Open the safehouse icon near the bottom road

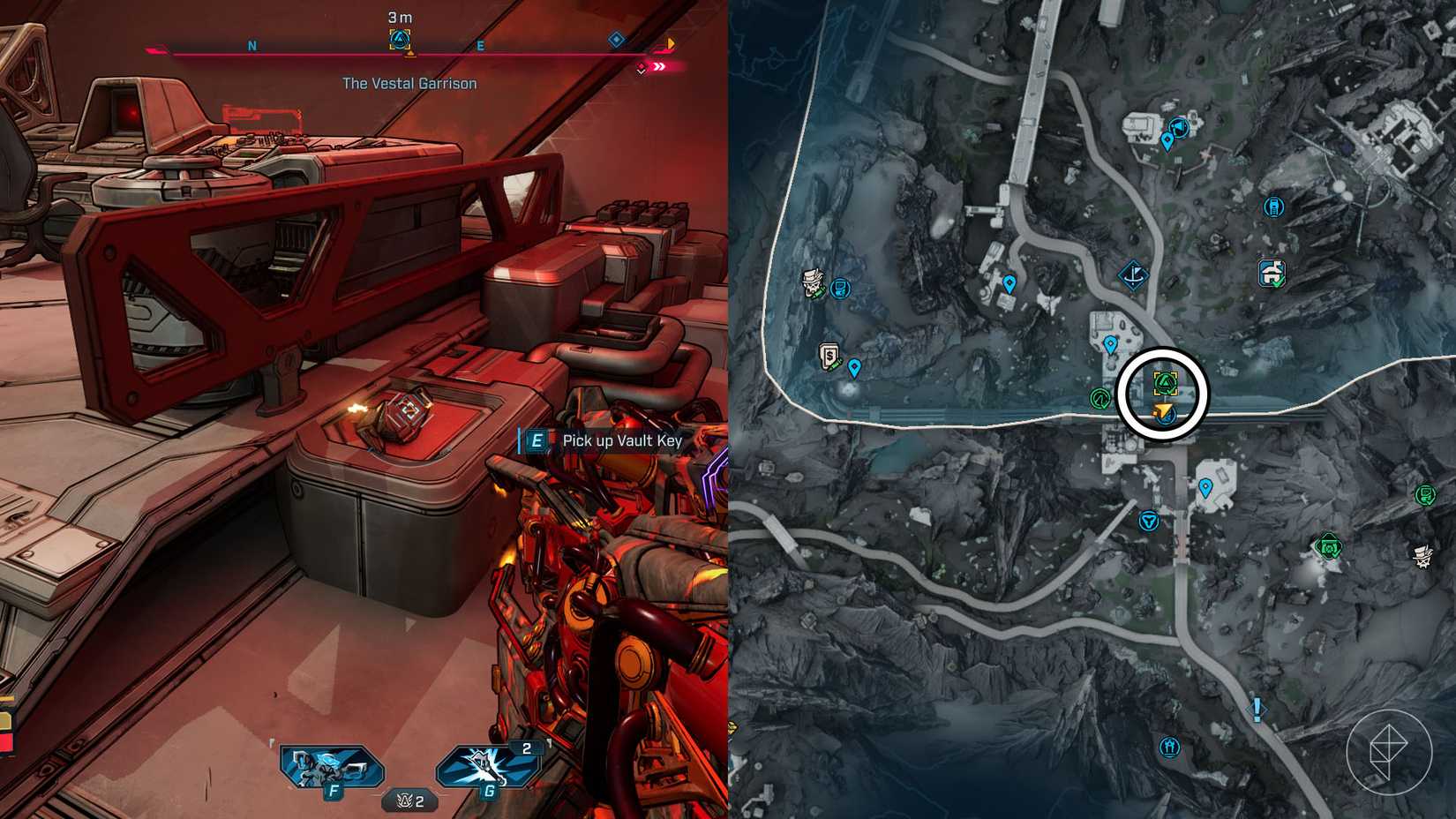(x=1168, y=746)
